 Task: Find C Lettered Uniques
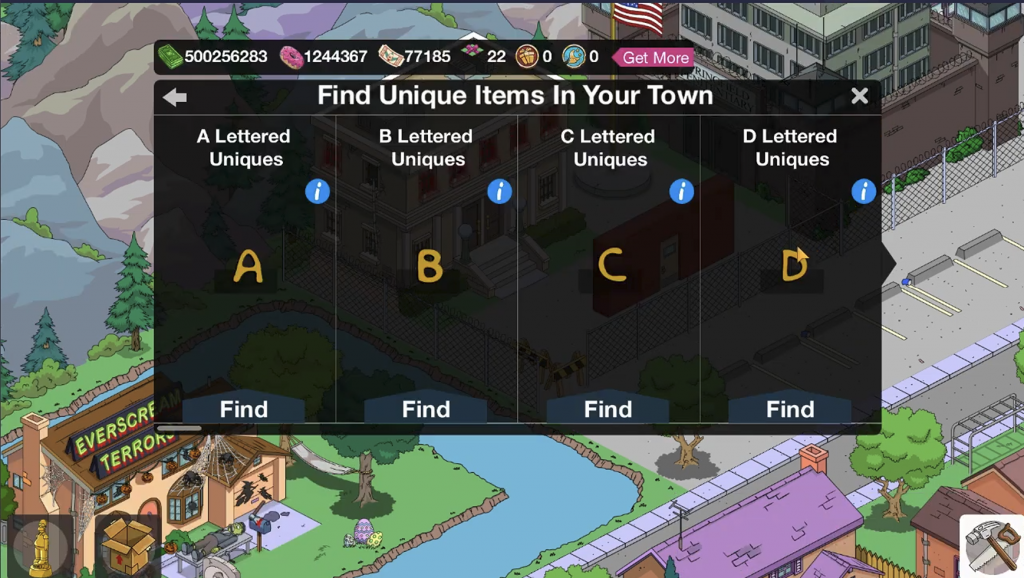pos(608,409)
